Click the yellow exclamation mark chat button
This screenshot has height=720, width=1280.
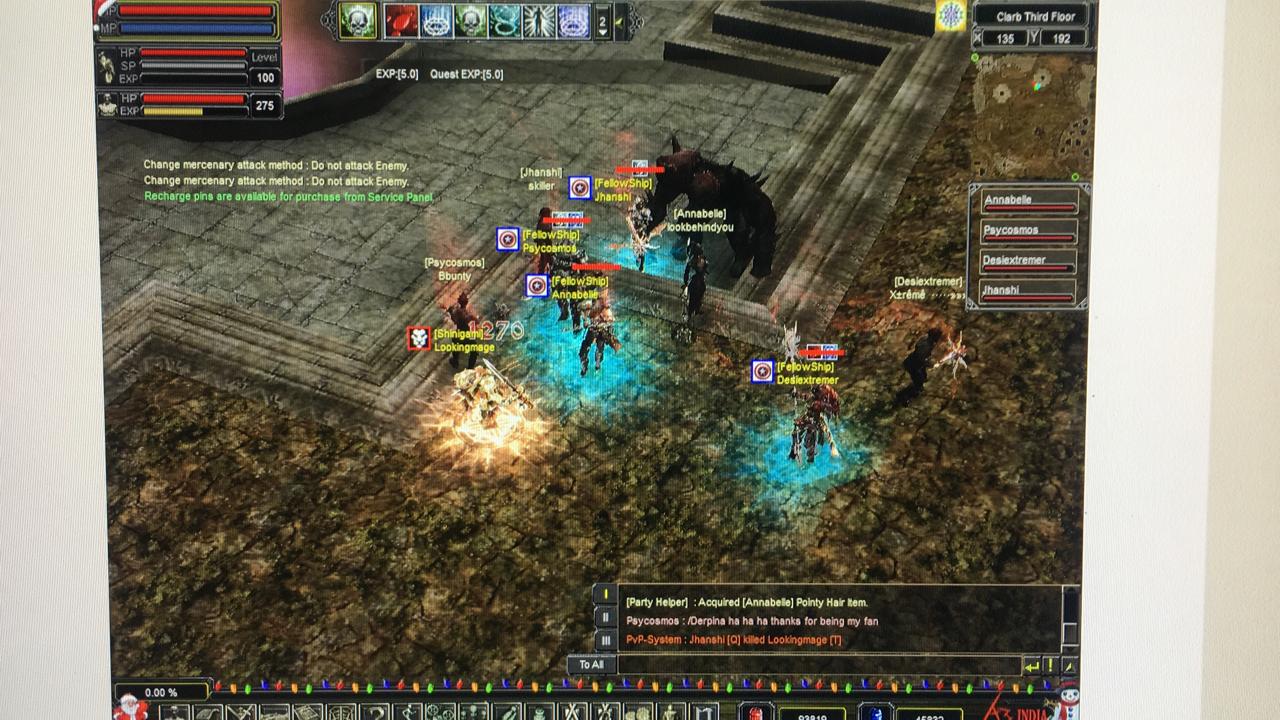pyautogui.click(x=1050, y=665)
